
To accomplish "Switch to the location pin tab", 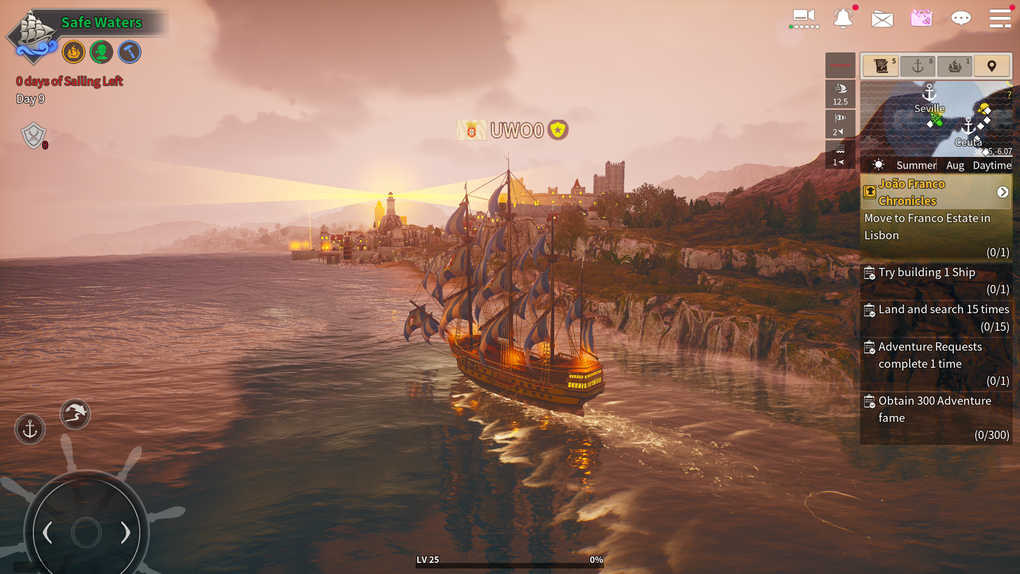I will pyautogui.click(x=992, y=66).
